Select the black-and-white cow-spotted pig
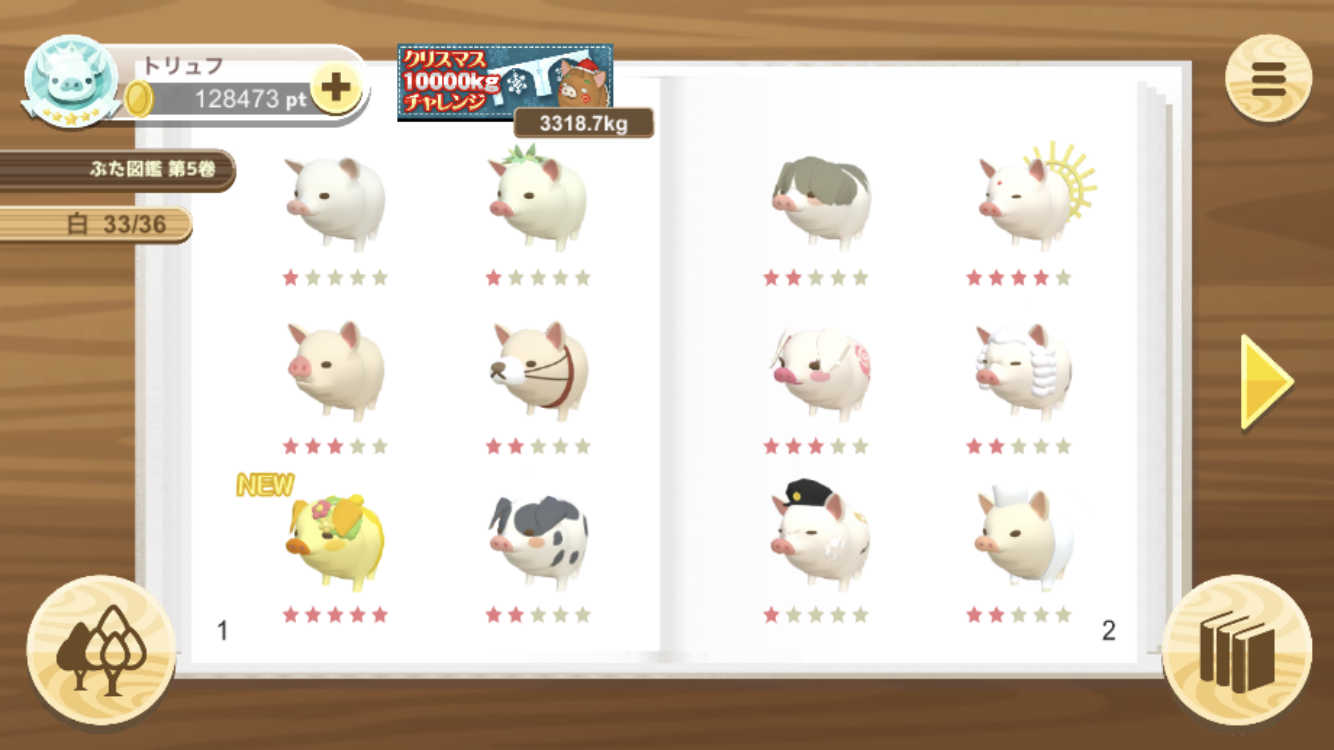The height and width of the screenshot is (750, 1334). [538, 540]
